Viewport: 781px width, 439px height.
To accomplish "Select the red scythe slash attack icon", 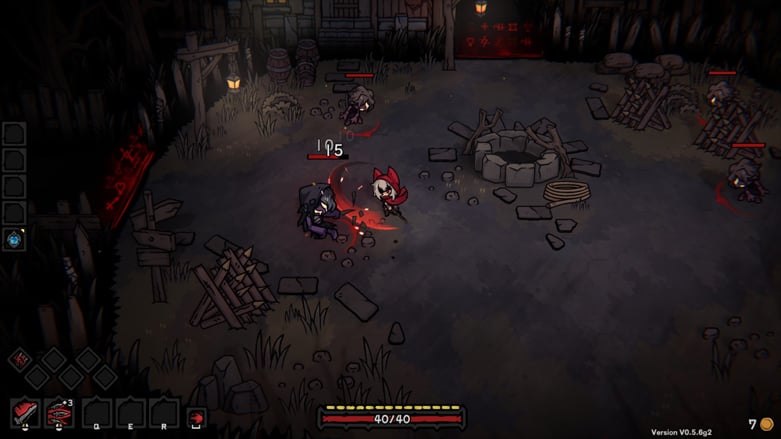I will 25,413.
